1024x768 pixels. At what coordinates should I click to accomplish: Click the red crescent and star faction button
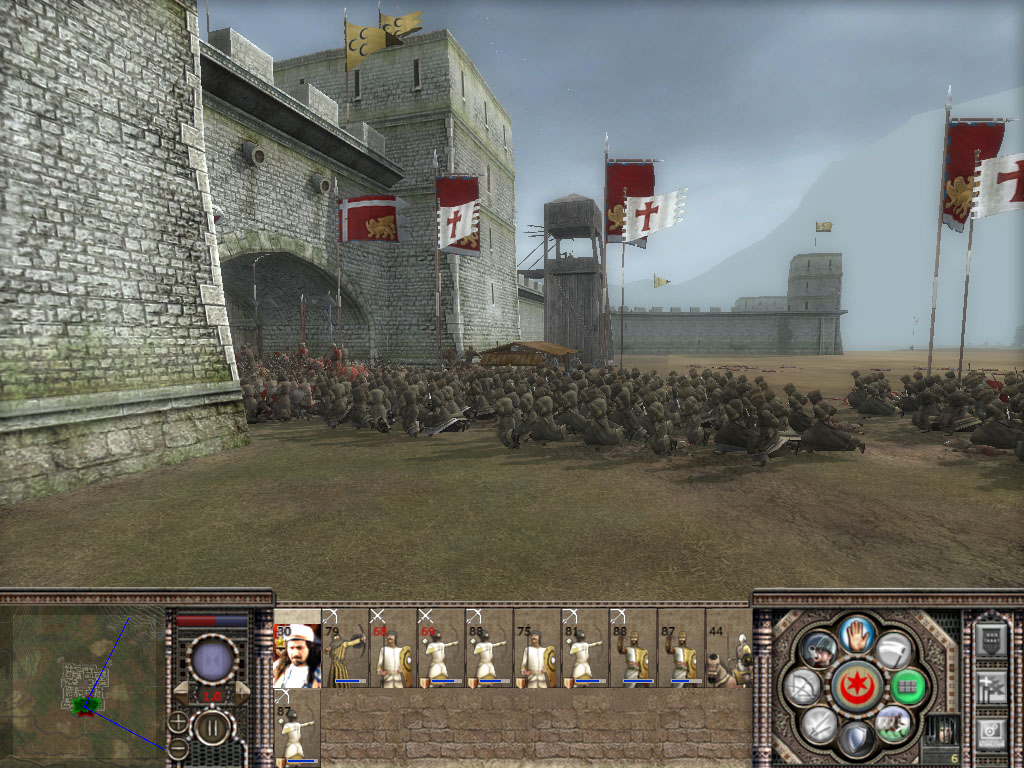(856, 685)
